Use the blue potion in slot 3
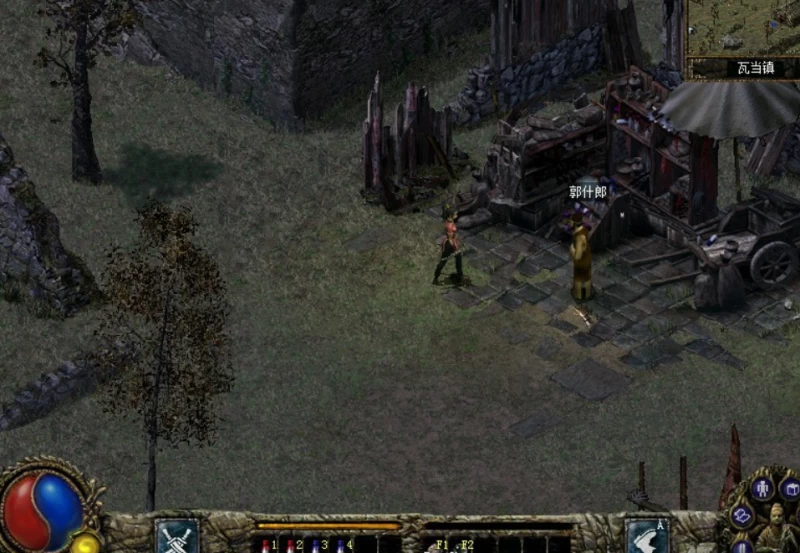 (316, 546)
